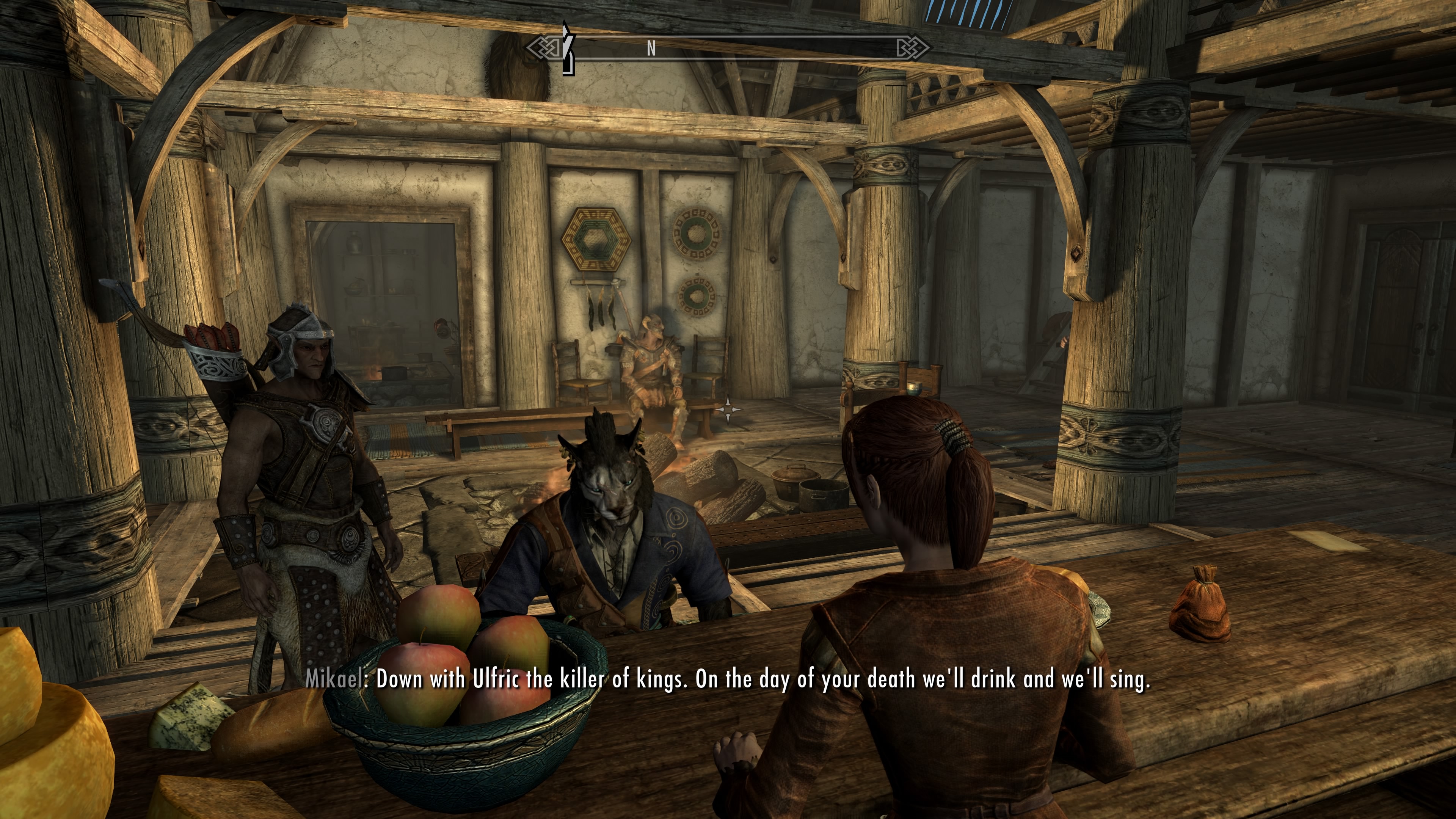
Task: Click the north indicator on the compass bar
Action: [651, 49]
